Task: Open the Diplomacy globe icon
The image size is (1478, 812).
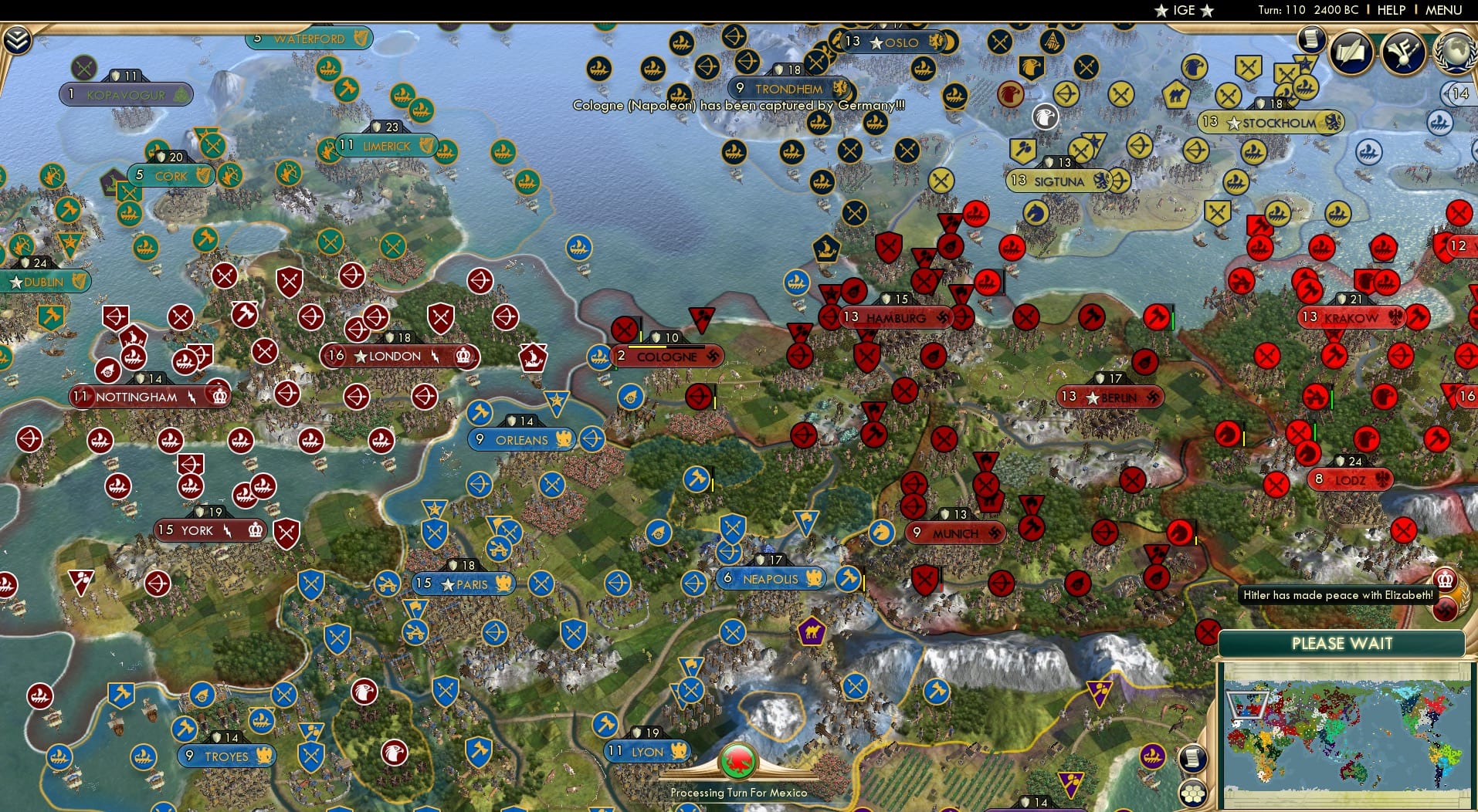Action: tap(1455, 52)
